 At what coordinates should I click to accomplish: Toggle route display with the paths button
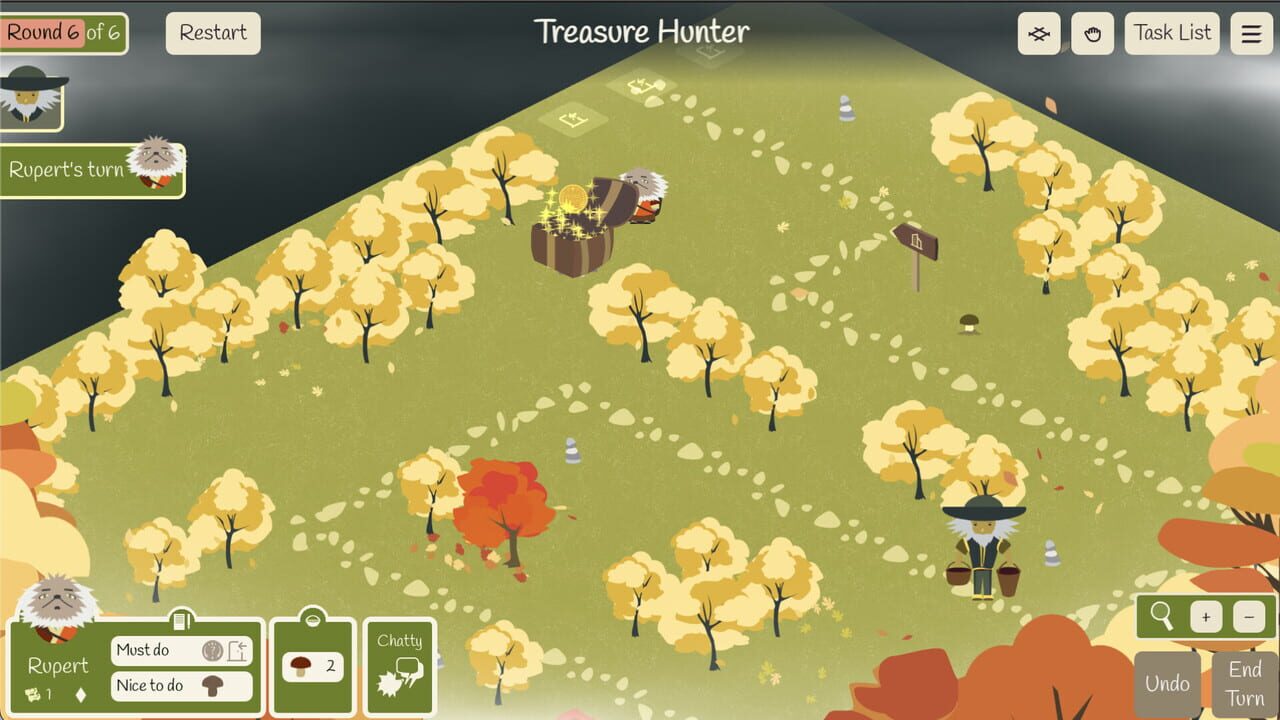click(1039, 33)
